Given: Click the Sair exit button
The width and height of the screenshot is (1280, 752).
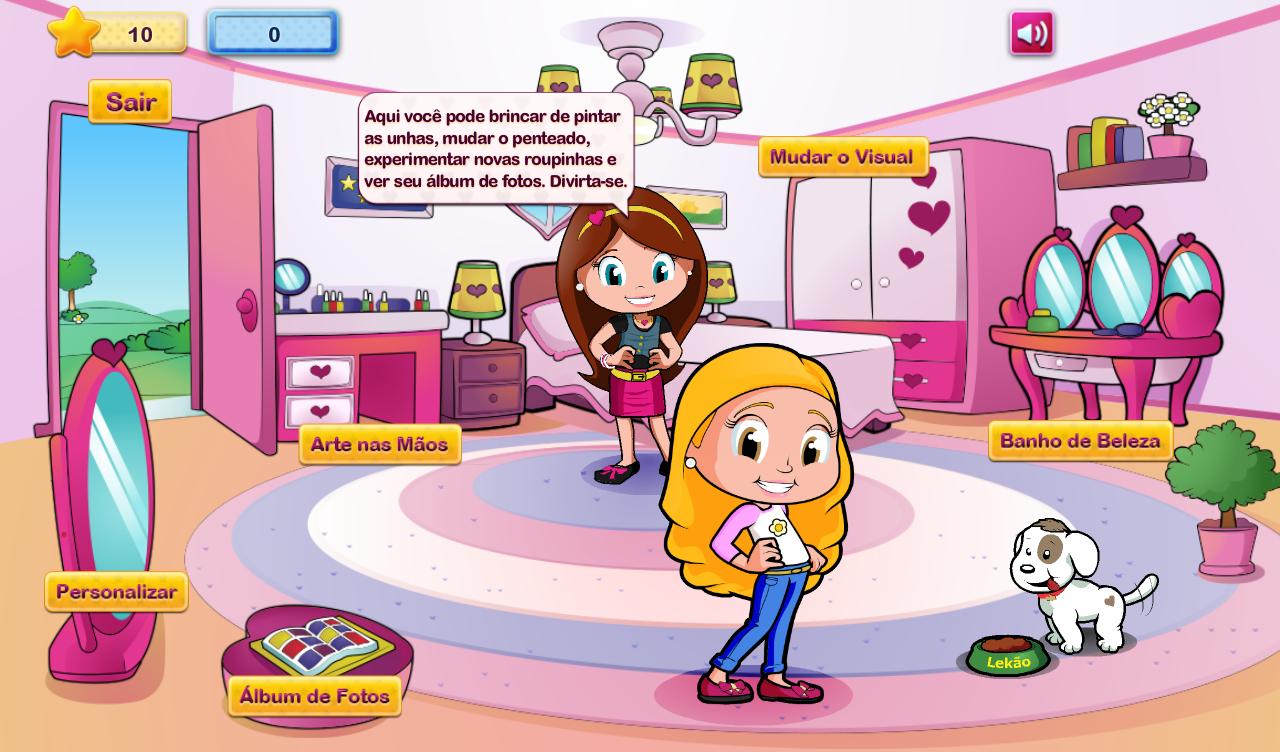Looking at the screenshot, I should (130, 102).
